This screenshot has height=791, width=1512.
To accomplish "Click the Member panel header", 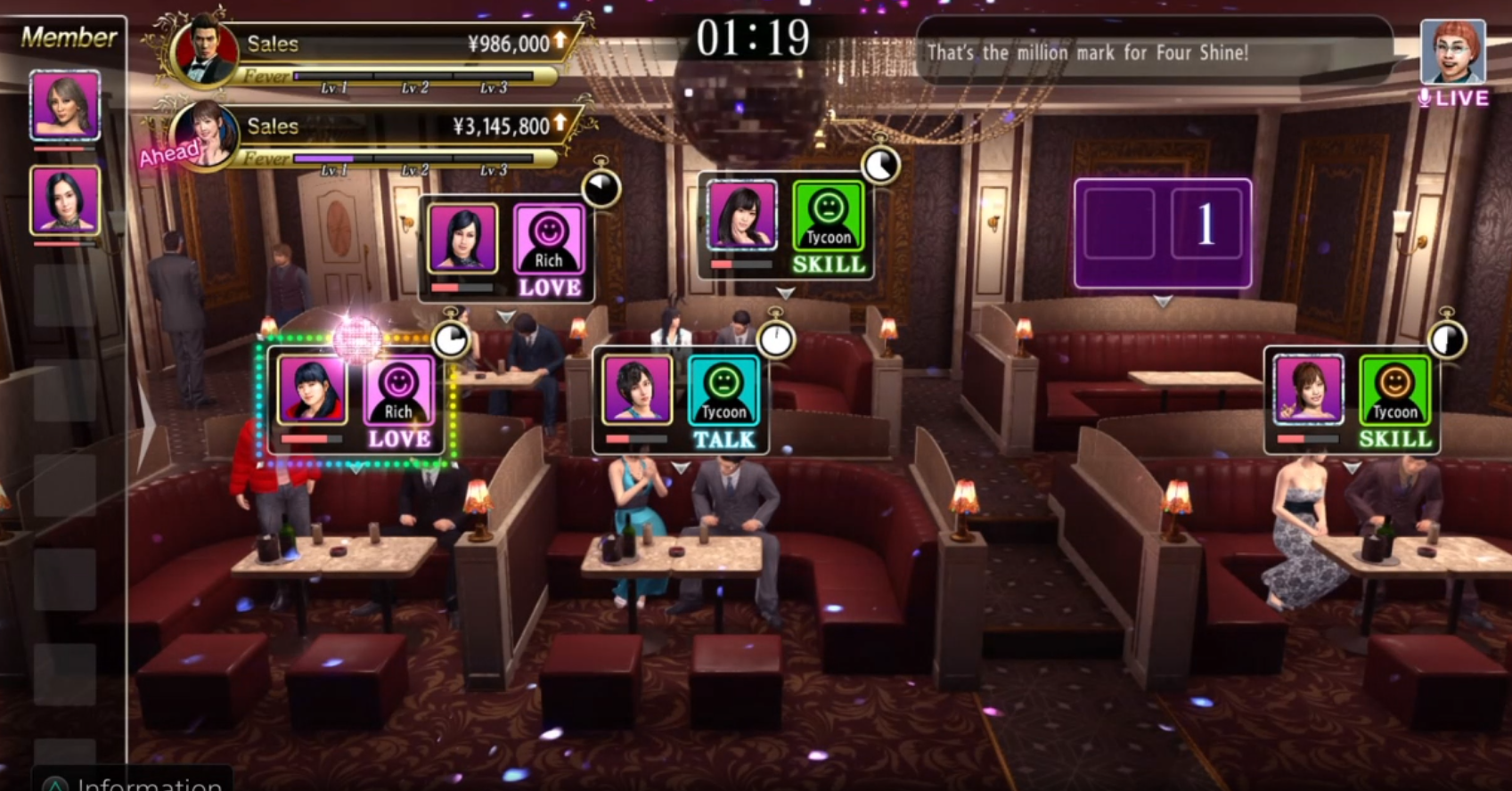I will [x=68, y=37].
